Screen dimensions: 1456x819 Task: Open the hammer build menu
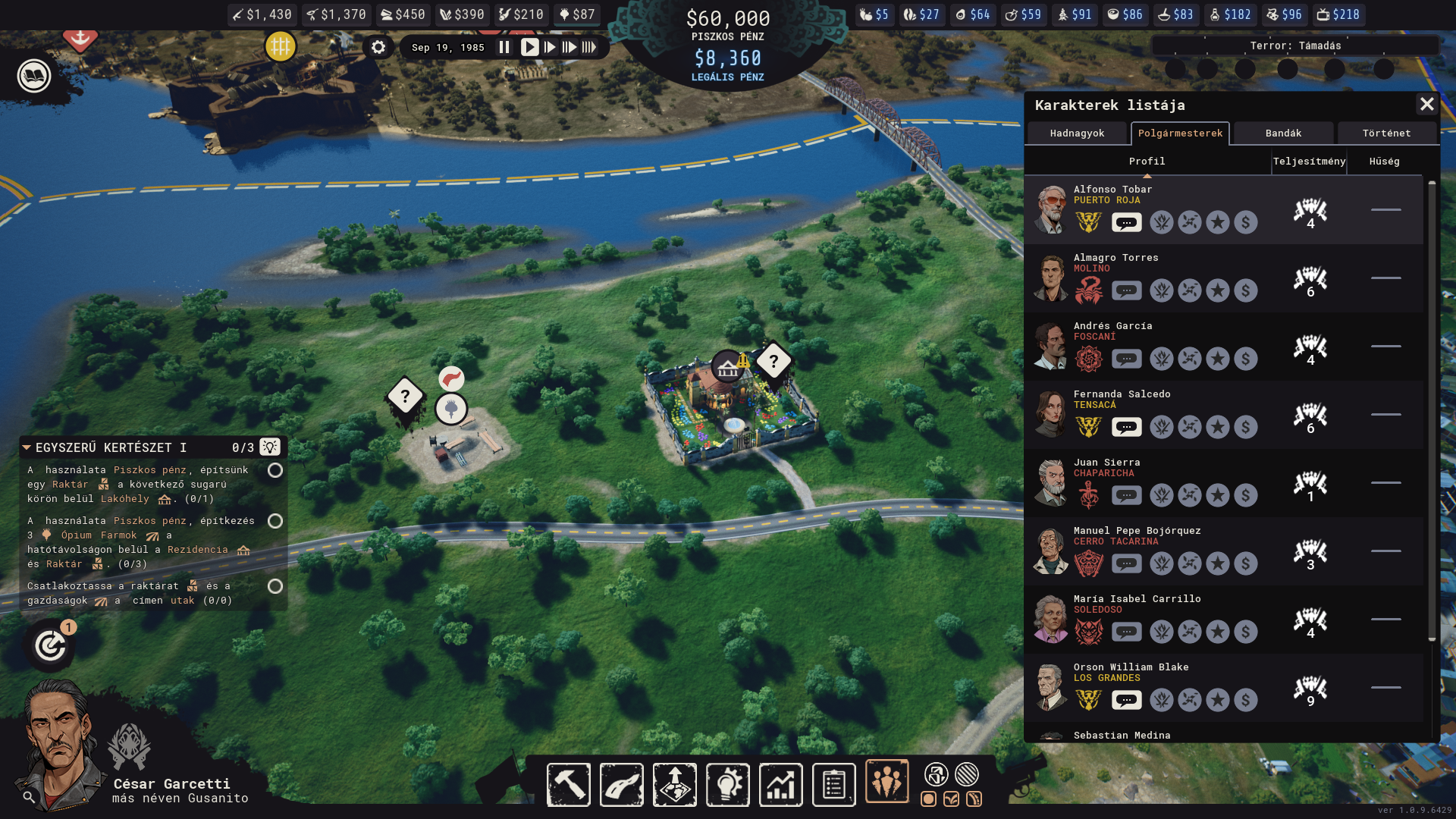pyautogui.click(x=568, y=784)
